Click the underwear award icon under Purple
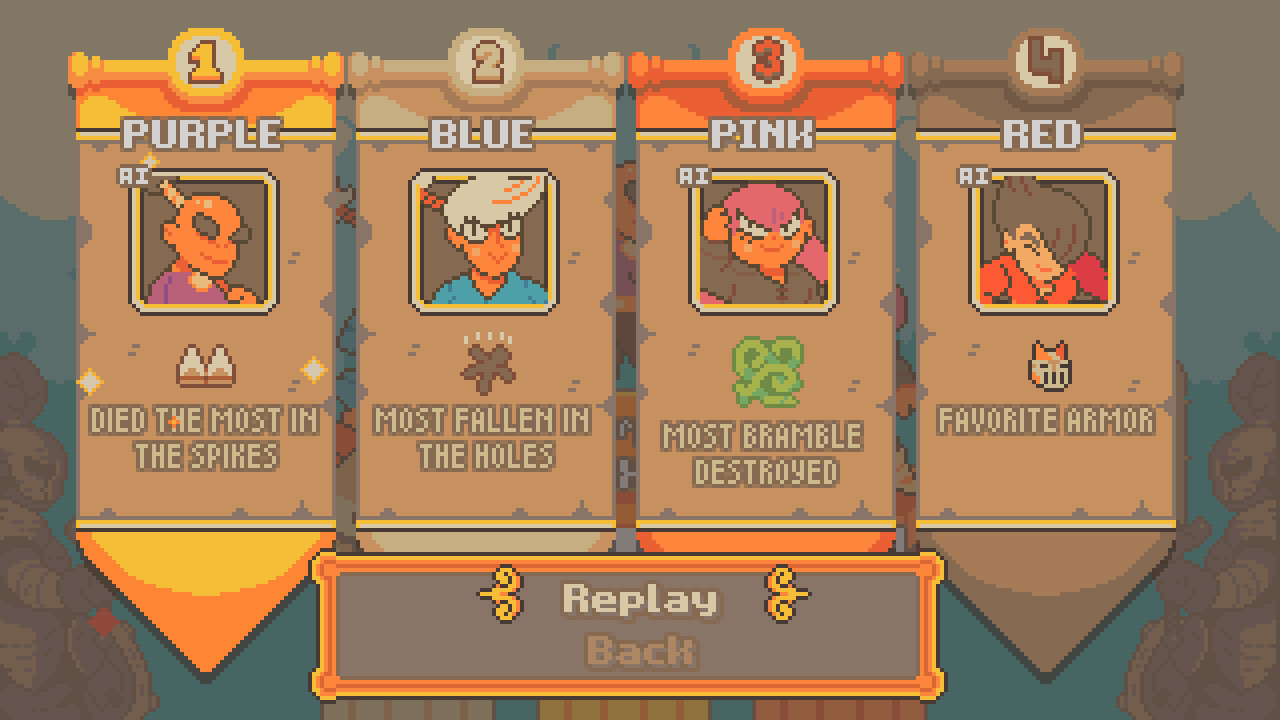The height and width of the screenshot is (720, 1280). (x=207, y=364)
